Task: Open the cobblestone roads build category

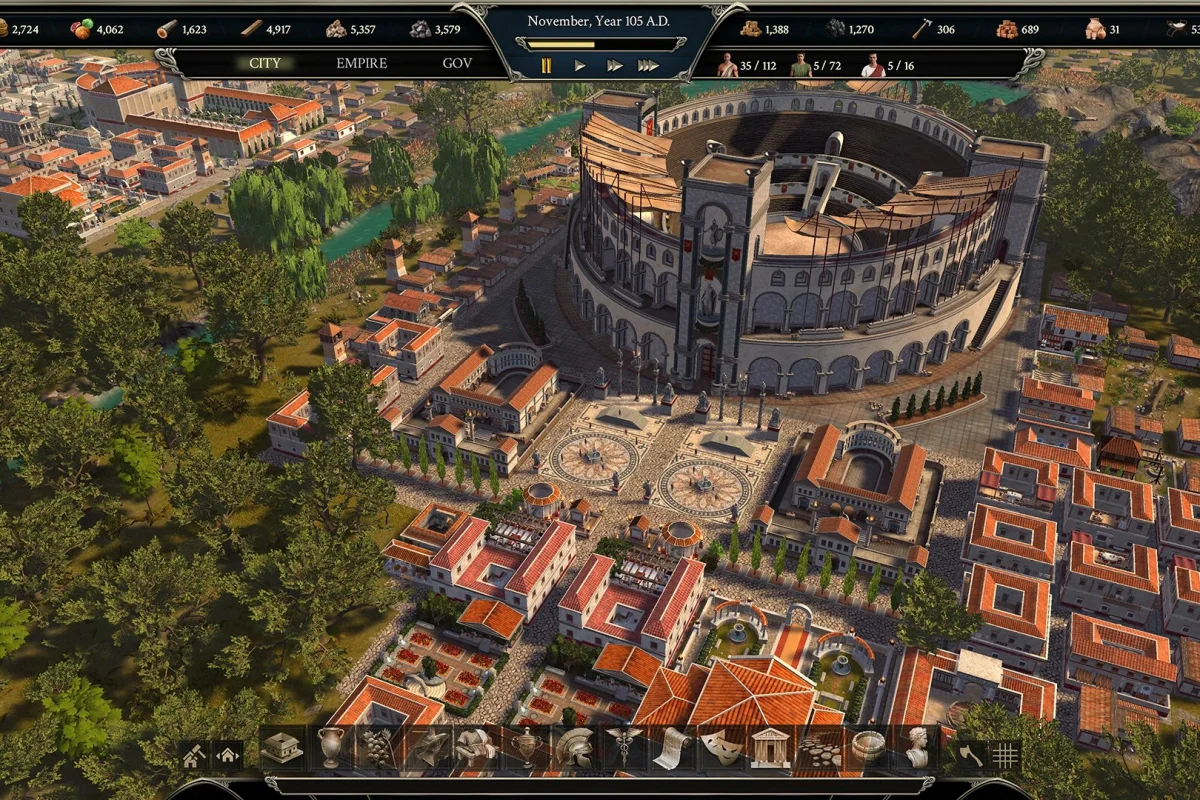Action: [x=819, y=748]
